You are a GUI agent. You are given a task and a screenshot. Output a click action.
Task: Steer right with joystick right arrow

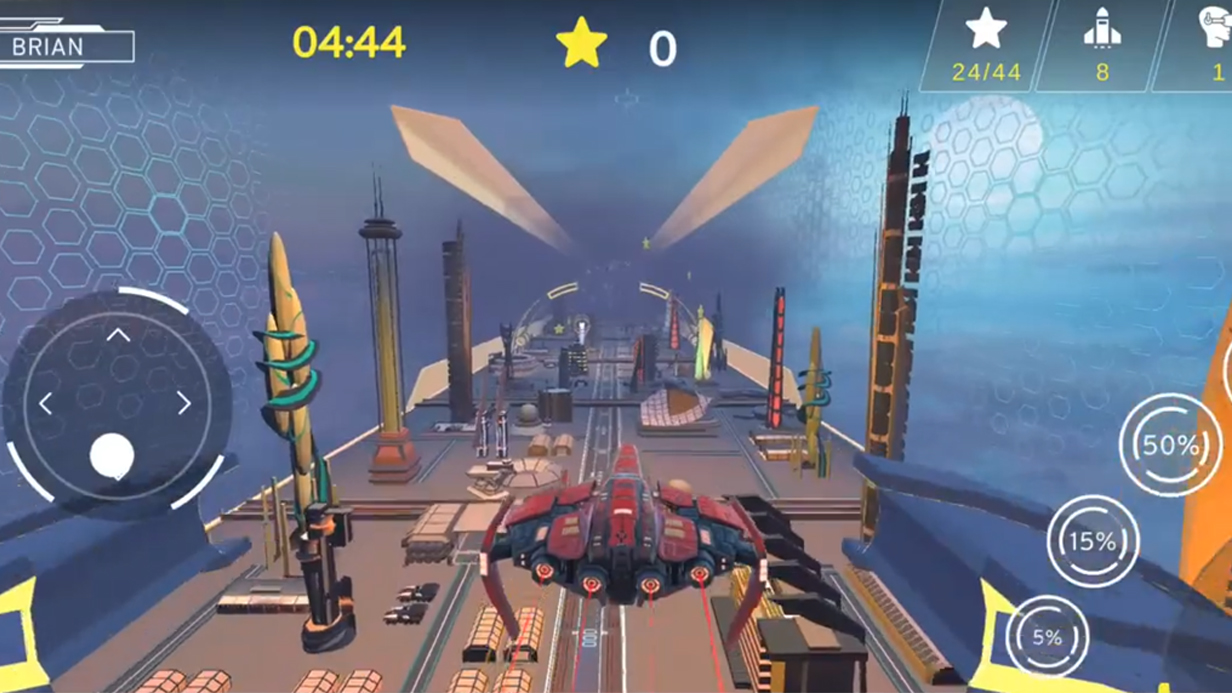[184, 403]
